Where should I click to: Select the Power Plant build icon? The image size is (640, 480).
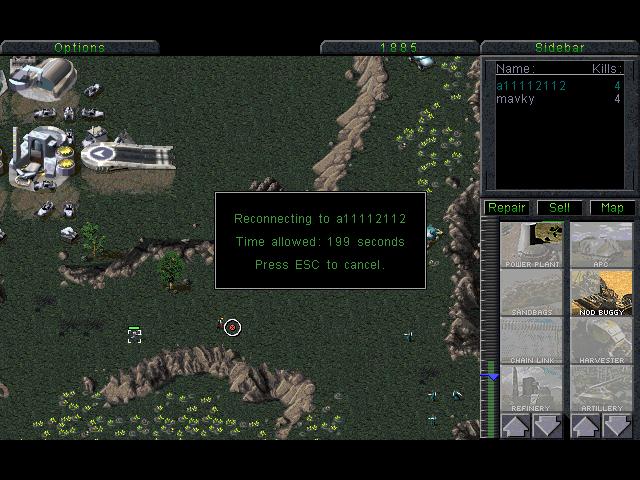[x=532, y=244]
